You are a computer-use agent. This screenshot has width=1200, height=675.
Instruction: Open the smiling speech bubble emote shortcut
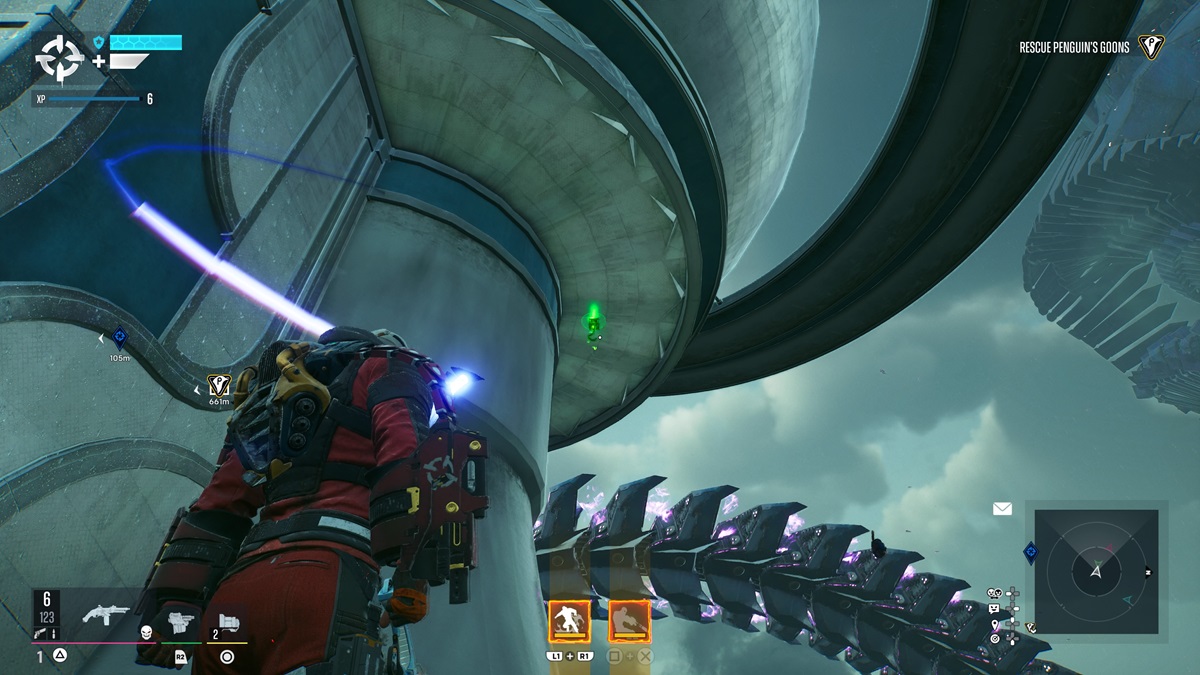coord(994,609)
